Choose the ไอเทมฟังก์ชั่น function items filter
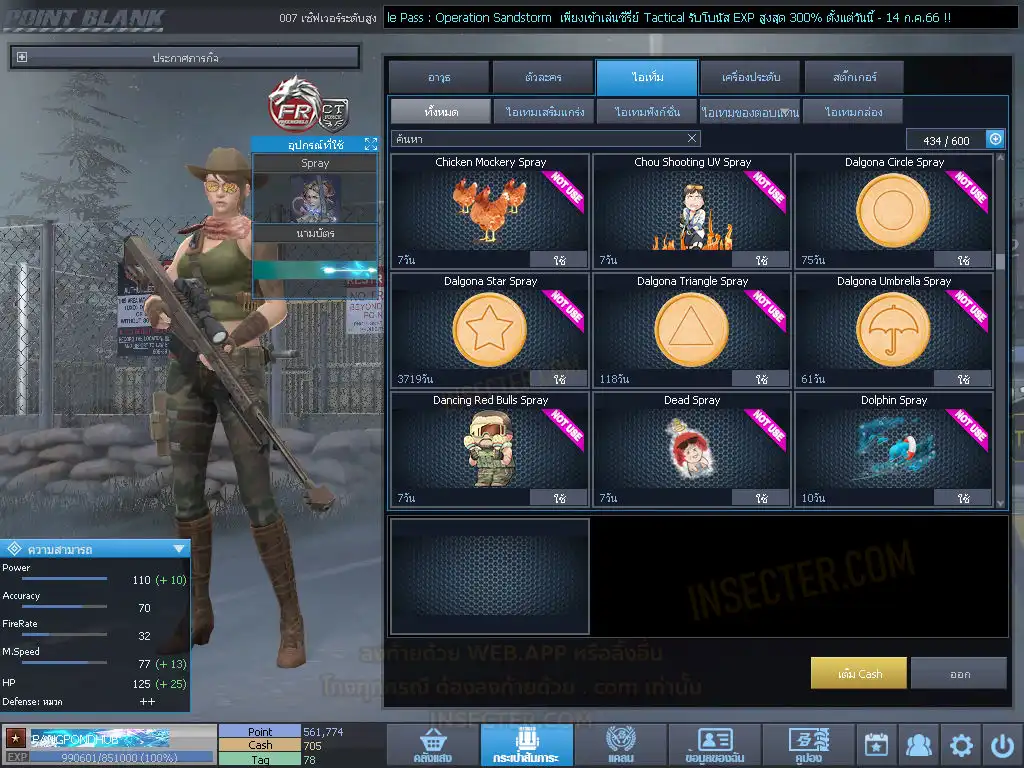Screen dimensions: 1024x768 647,112
